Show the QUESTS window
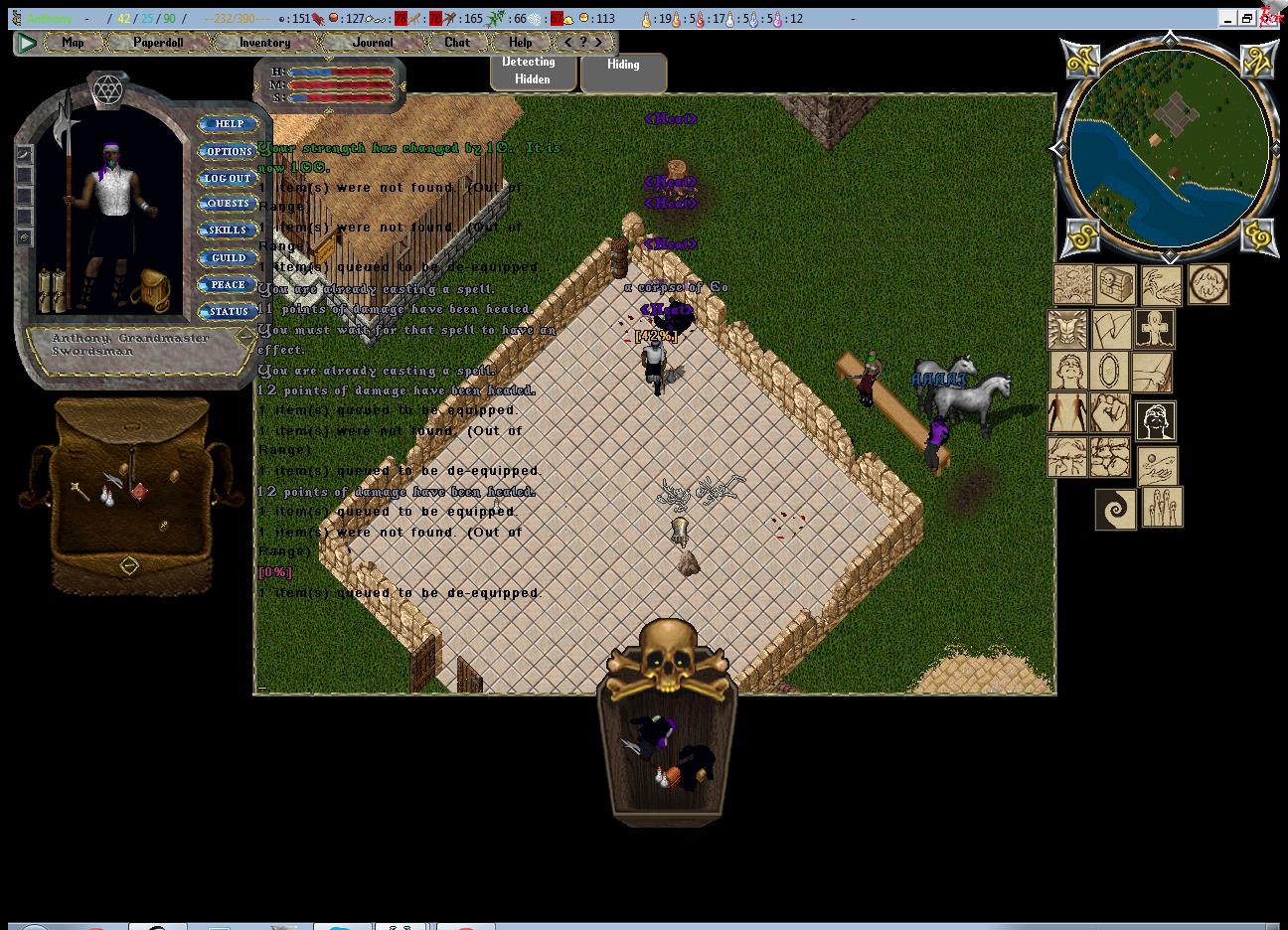Viewport: 1288px width, 930px height. click(x=229, y=204)
